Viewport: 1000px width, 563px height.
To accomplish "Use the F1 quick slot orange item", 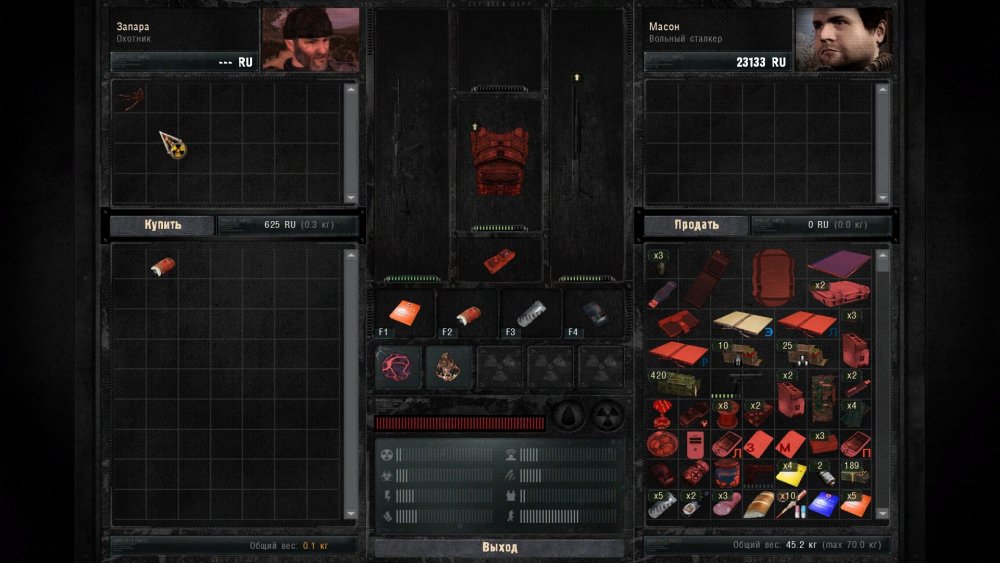I will click(406, 314).
